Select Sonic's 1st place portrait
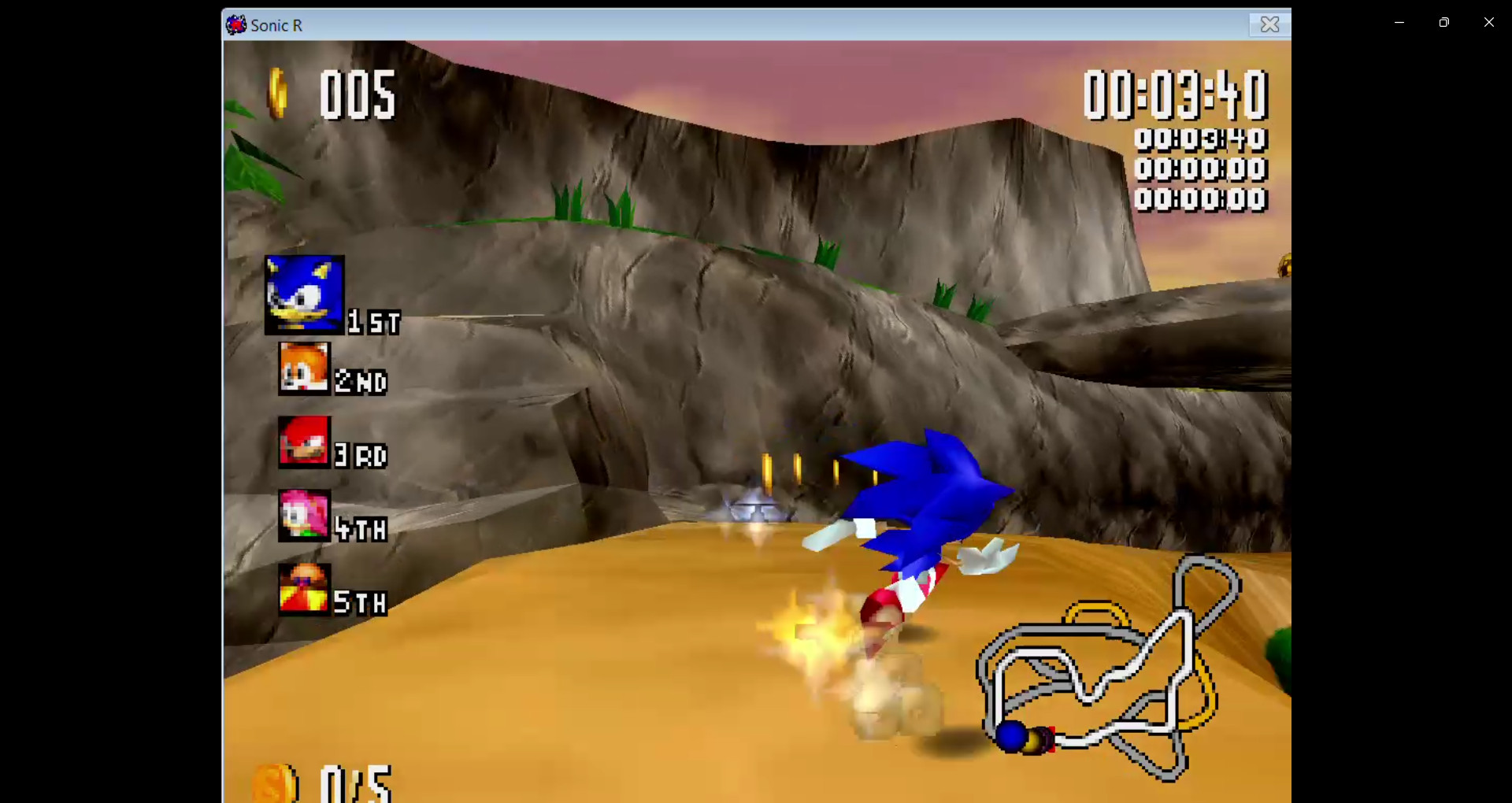The height and width of the screenshot is (803, 1512). click(304, 295)
